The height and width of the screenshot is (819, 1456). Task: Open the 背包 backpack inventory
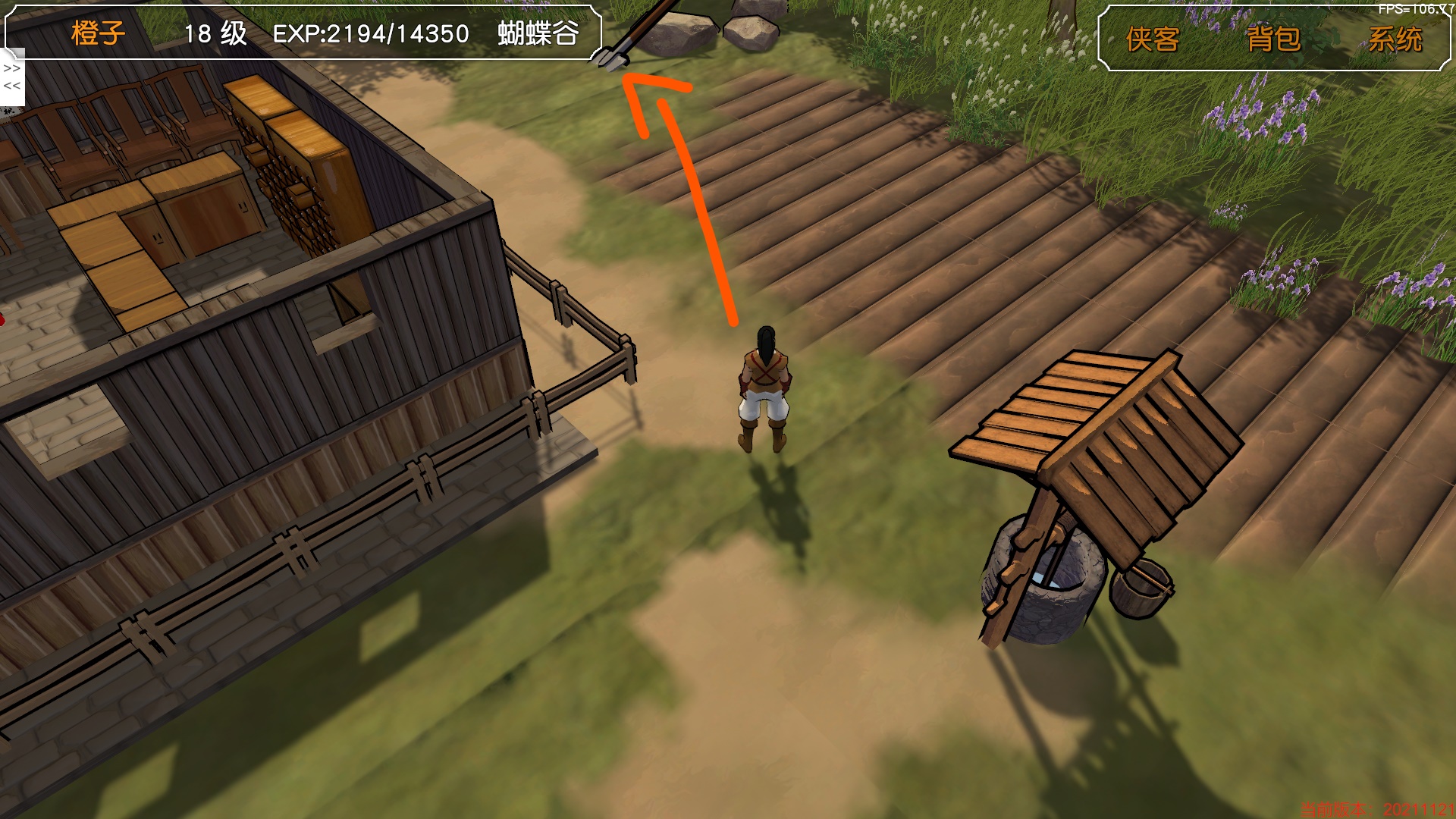click(1273, 39)
